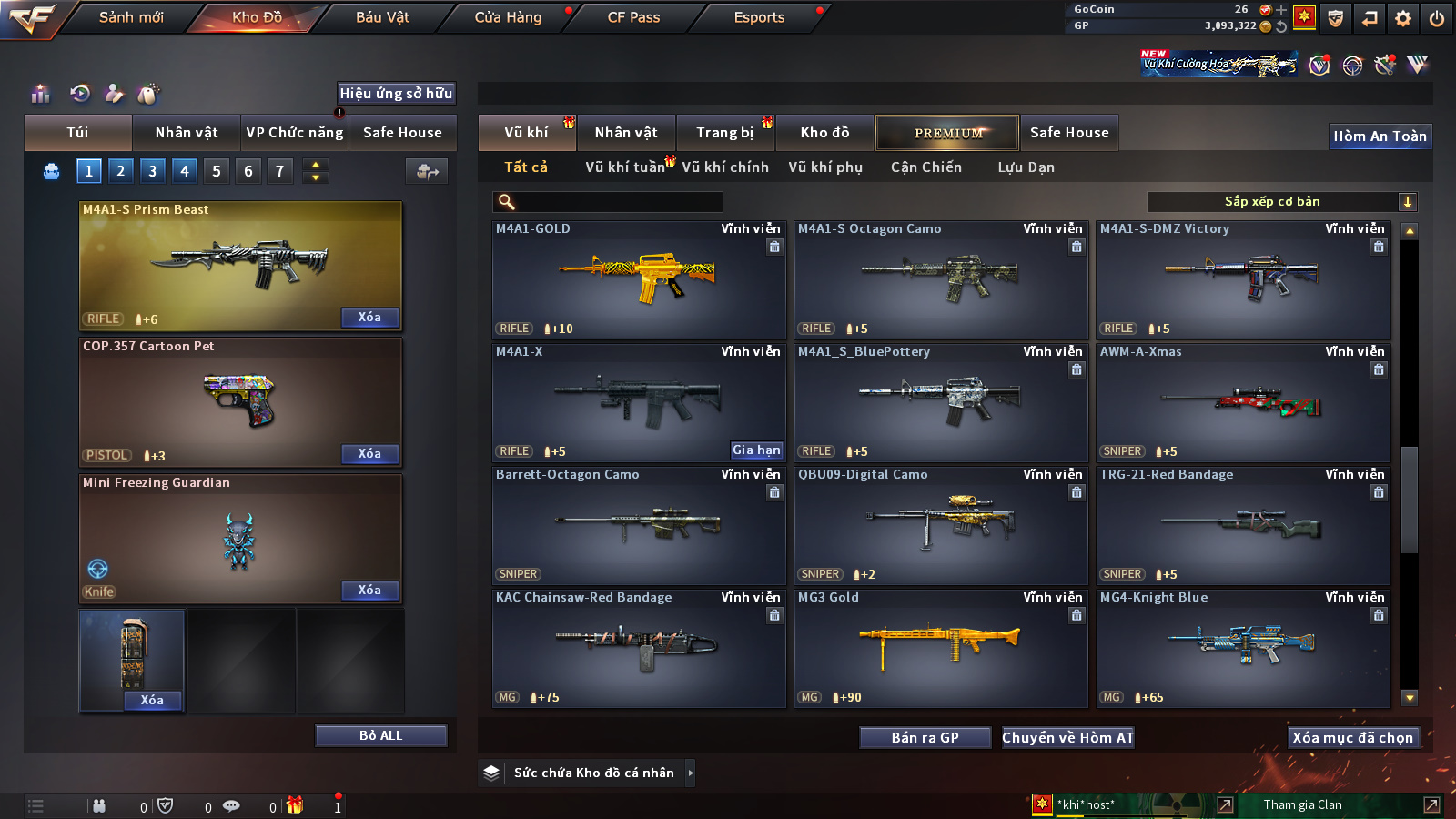Switch to the PREMIUM storage tab
The image size is (1456, 819).
[947, 133]
